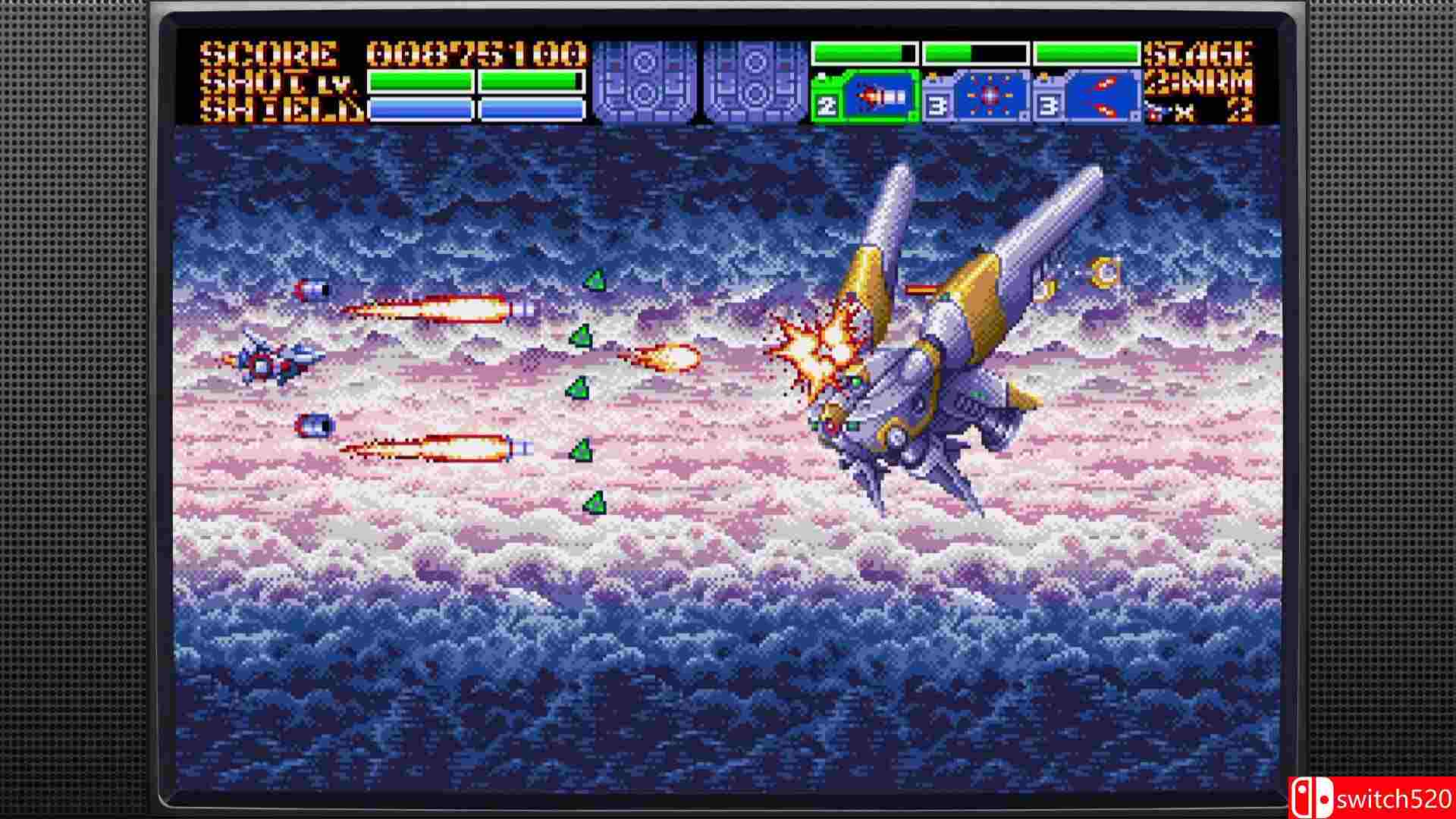Click the STAGE label text
1456x819 pixels.
pyautogui.click(x=1198, y=53)
